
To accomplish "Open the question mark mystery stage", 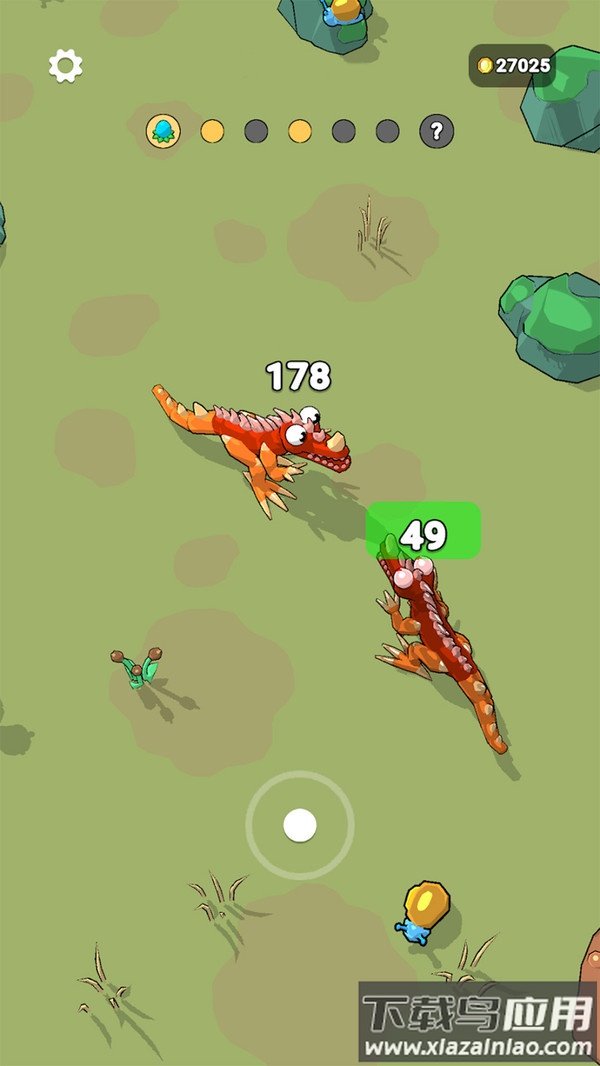I will [436, 131].
